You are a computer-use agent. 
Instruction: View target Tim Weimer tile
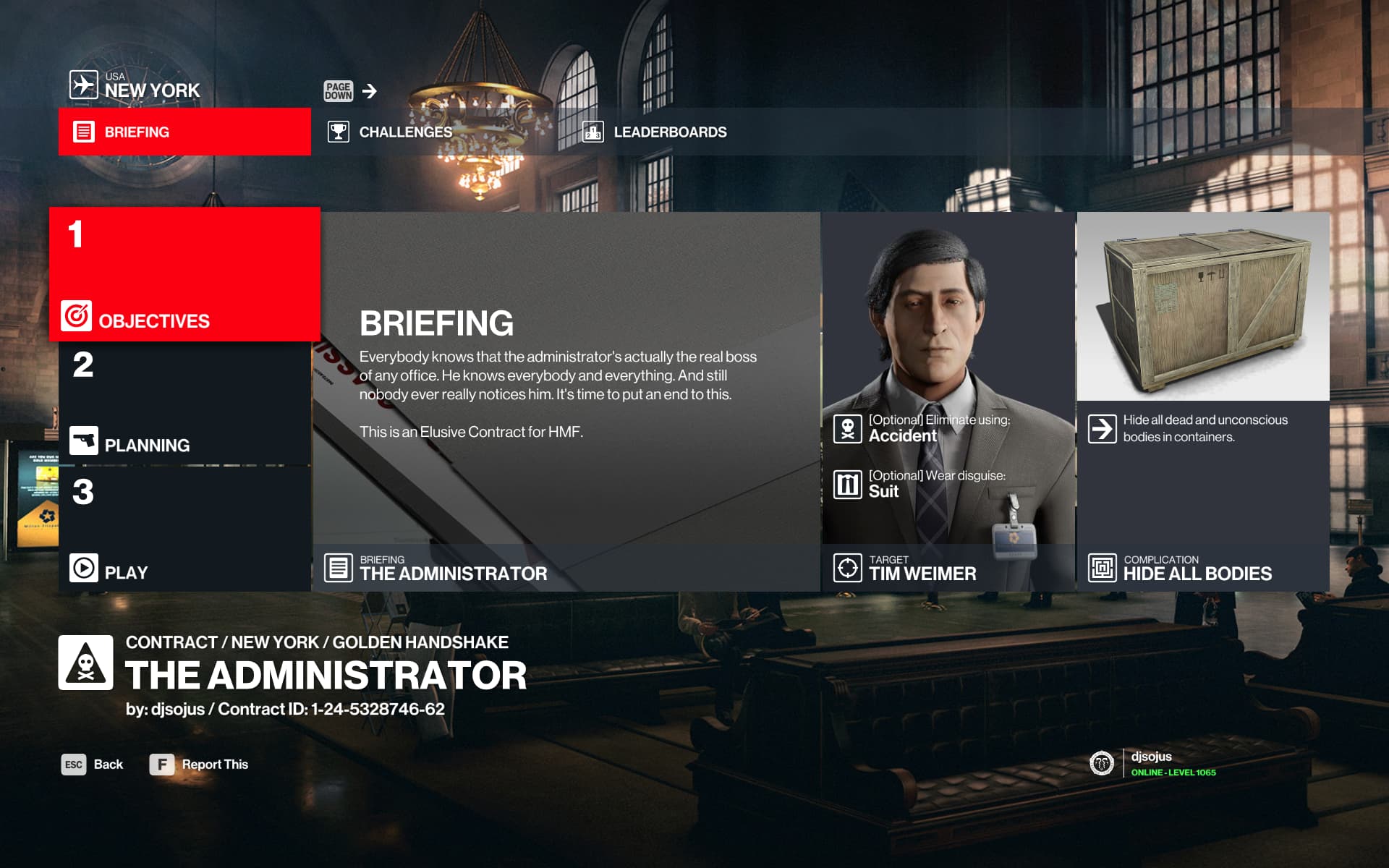pos(948,401)
